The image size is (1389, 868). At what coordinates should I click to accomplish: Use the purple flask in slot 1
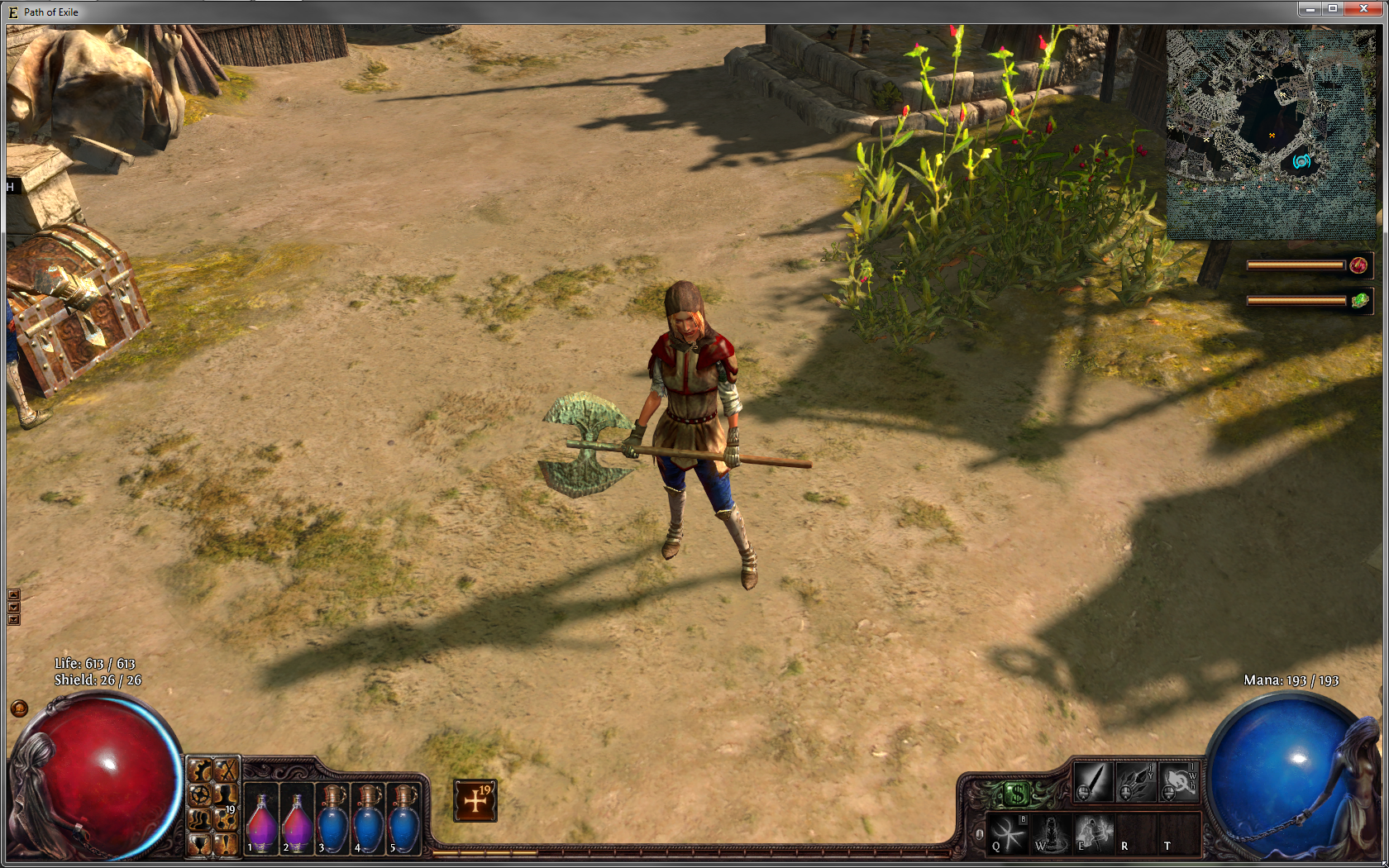pyautogui.click(x=261, y=821)
